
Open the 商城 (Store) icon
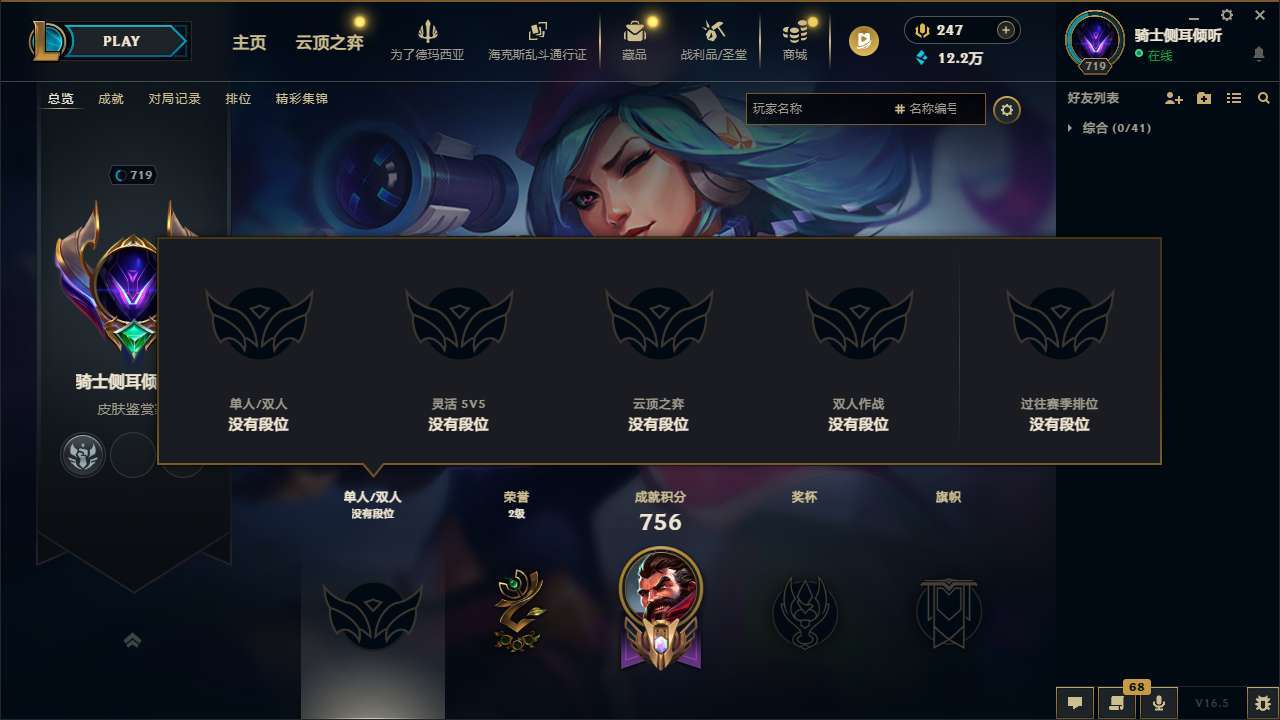[794, 40]
